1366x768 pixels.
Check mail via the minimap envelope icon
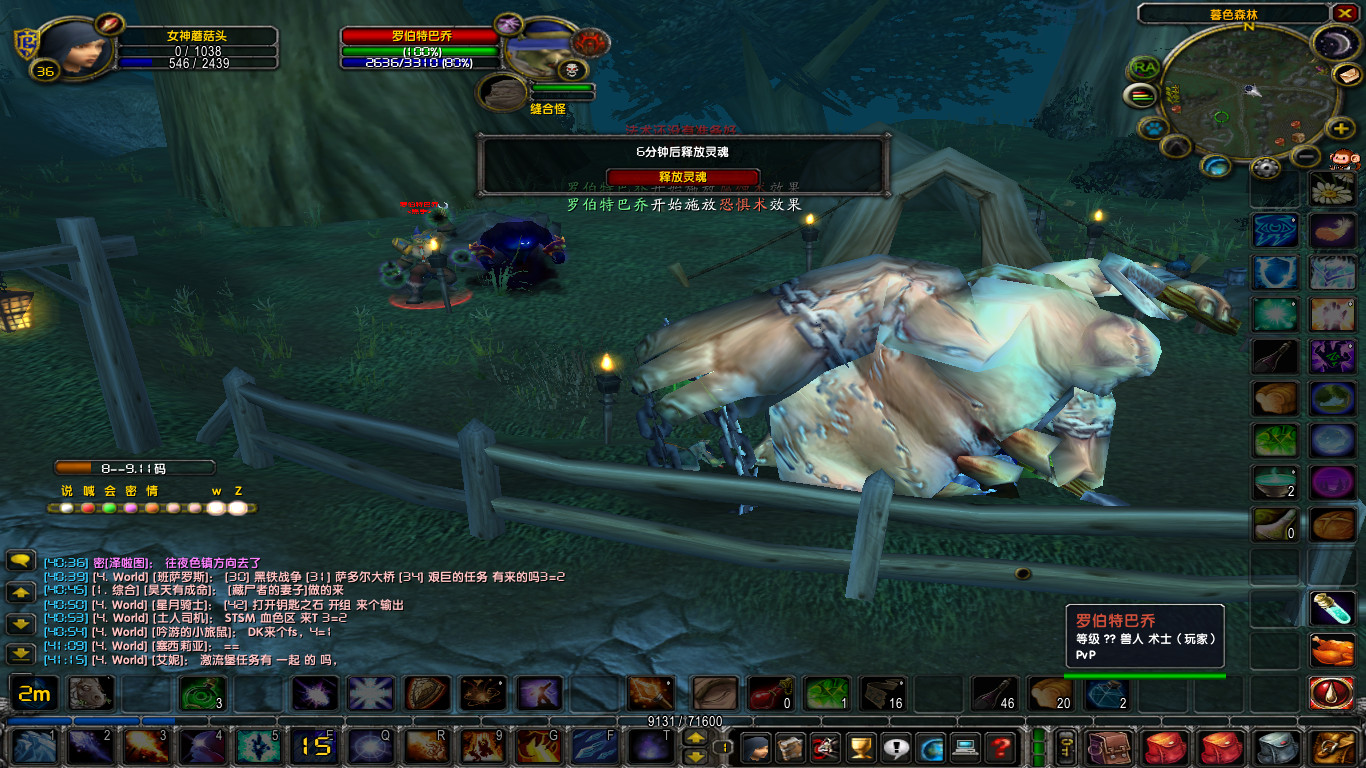point(1349,75)
